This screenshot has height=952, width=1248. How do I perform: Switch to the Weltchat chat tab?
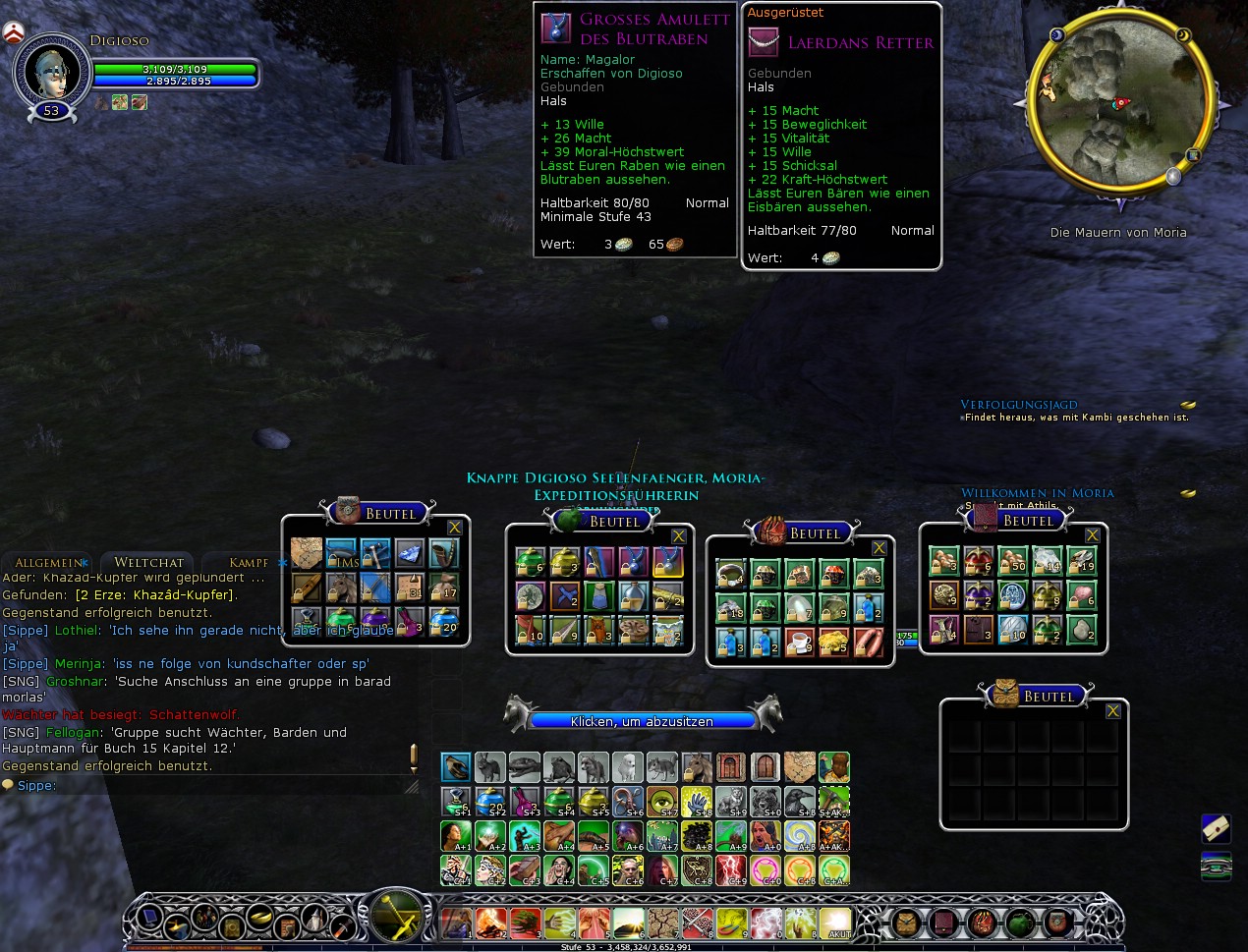[x=149, y=562]
